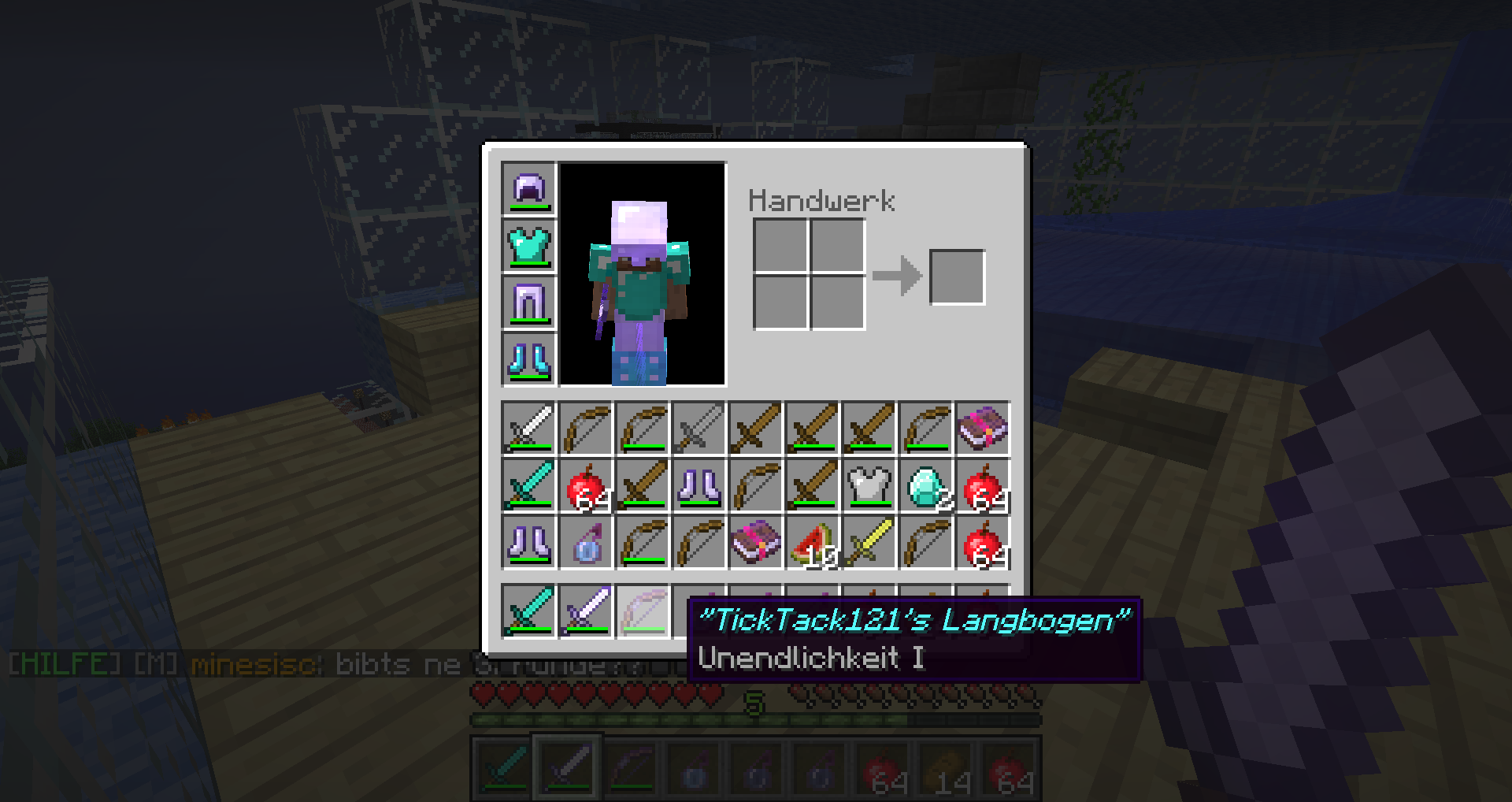Select the equipped helmet armor slot
Image resolution: width=1512 pixels, height=802 pixels.
528,190
